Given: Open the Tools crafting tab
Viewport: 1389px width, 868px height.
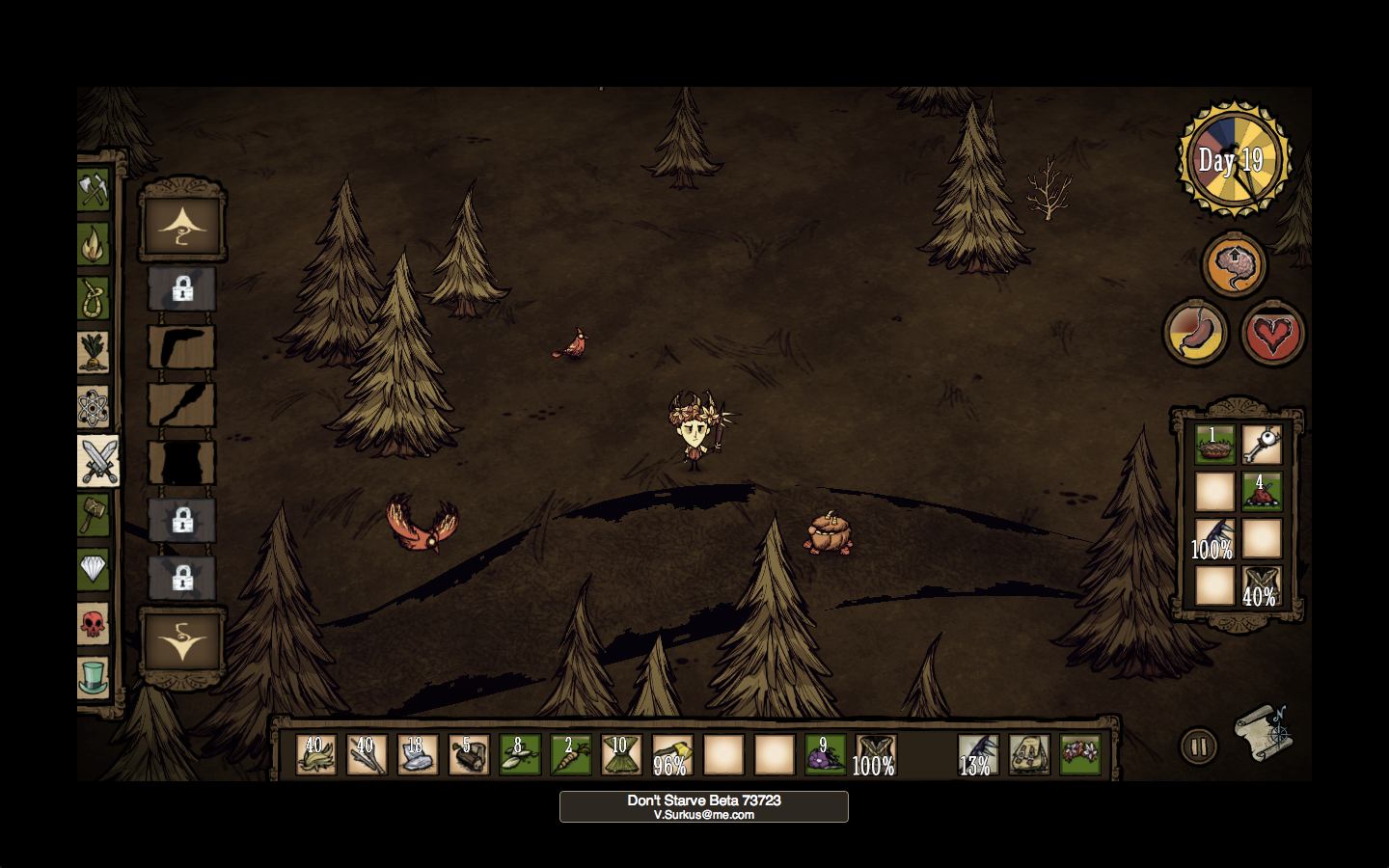Looking at the screenshot, I should click(93, 189).
